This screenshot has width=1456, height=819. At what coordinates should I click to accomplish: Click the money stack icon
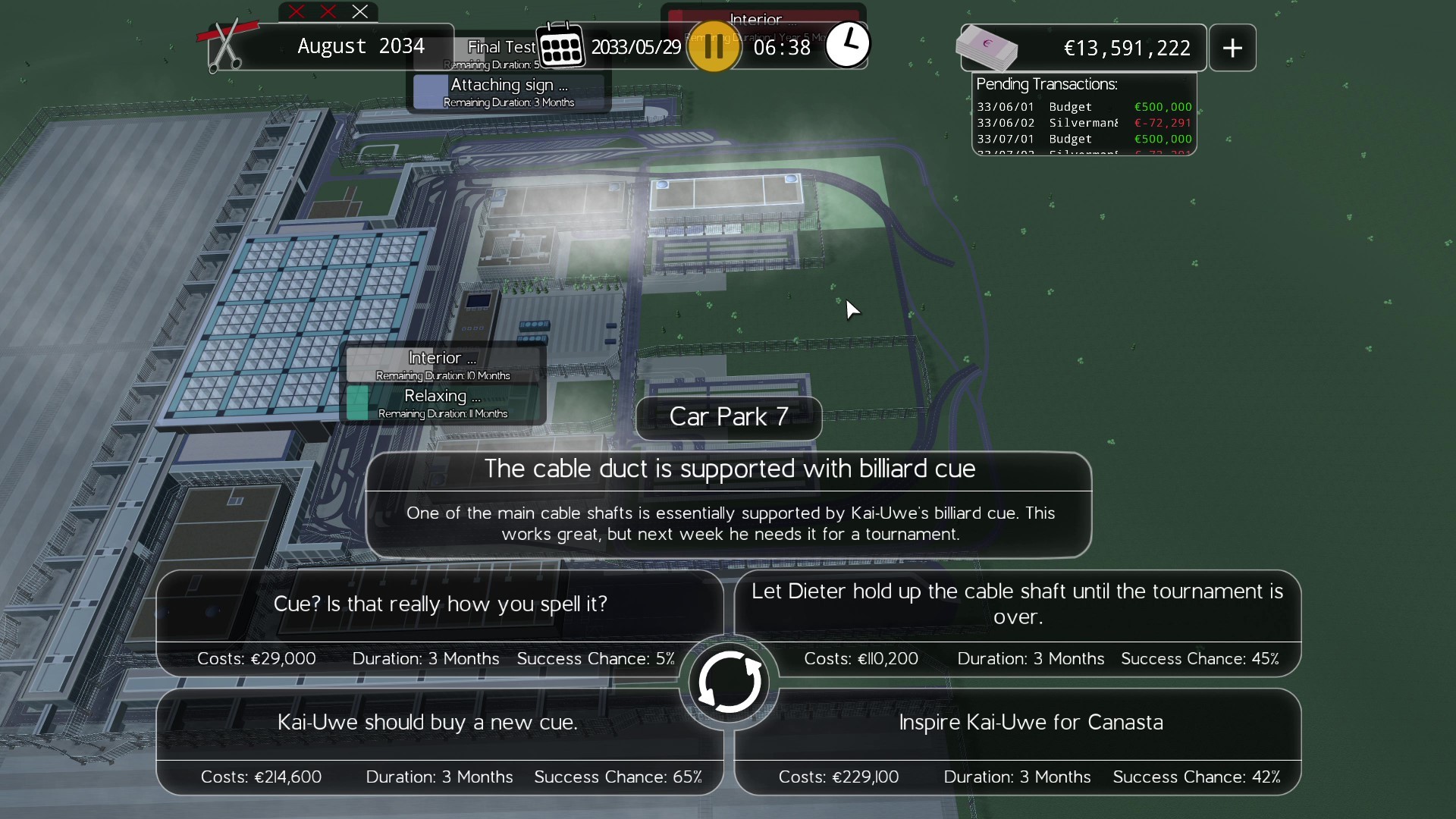coord(986,47)
